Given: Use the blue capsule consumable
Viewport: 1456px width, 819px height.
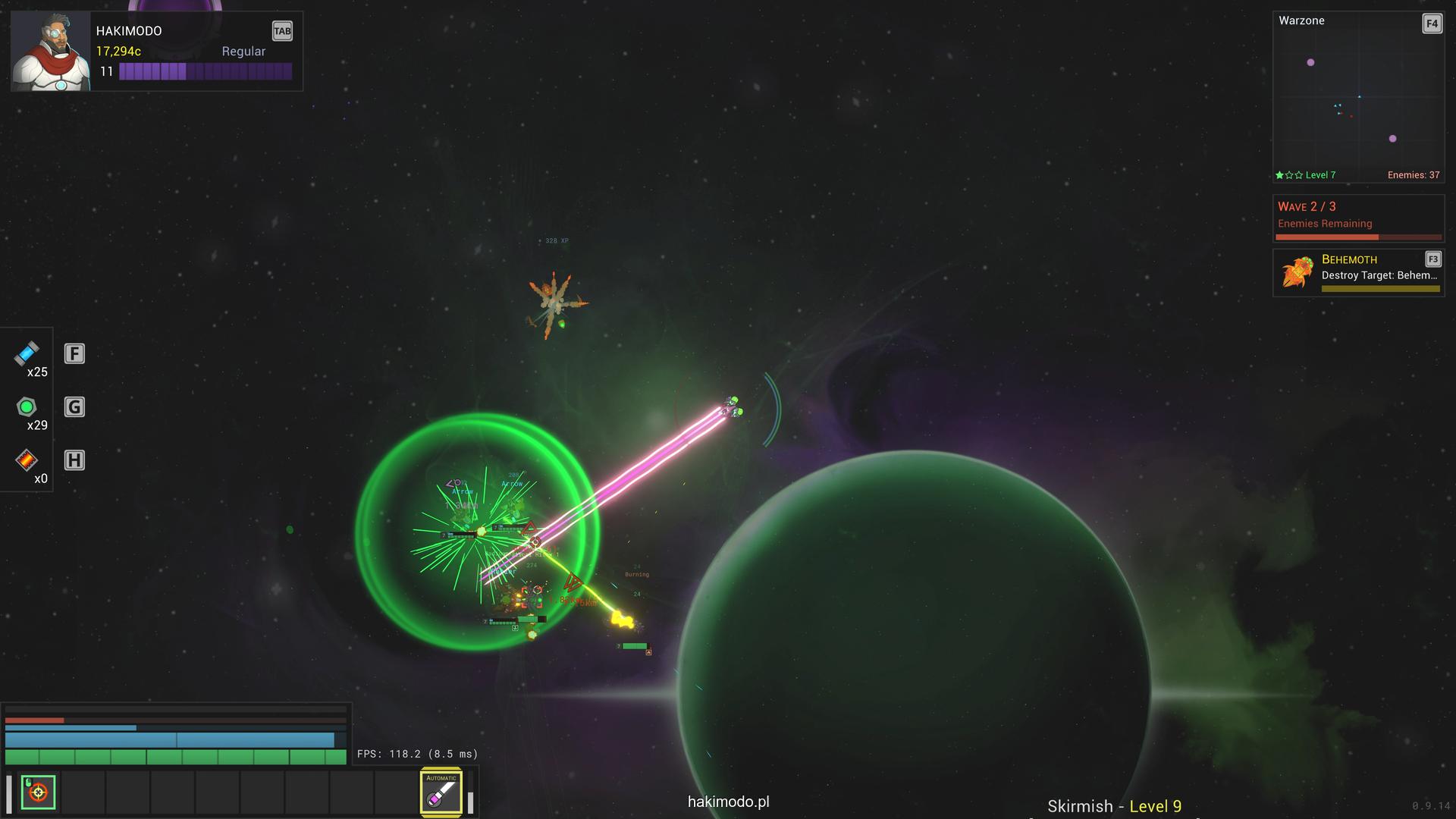Looking at the screenshot, I should (27, 353).
